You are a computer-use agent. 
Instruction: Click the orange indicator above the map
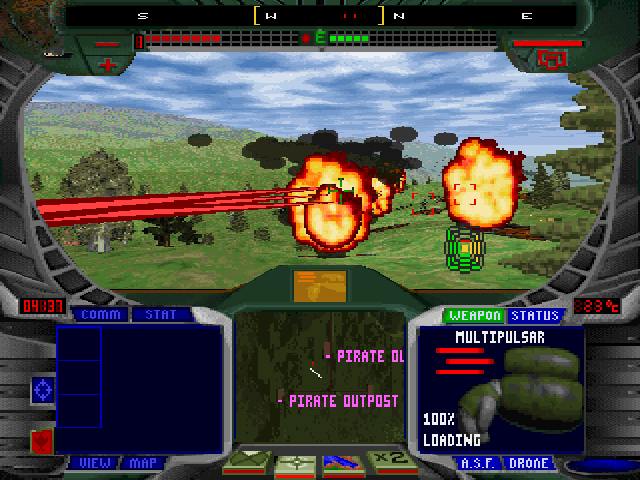pos(319,285)
